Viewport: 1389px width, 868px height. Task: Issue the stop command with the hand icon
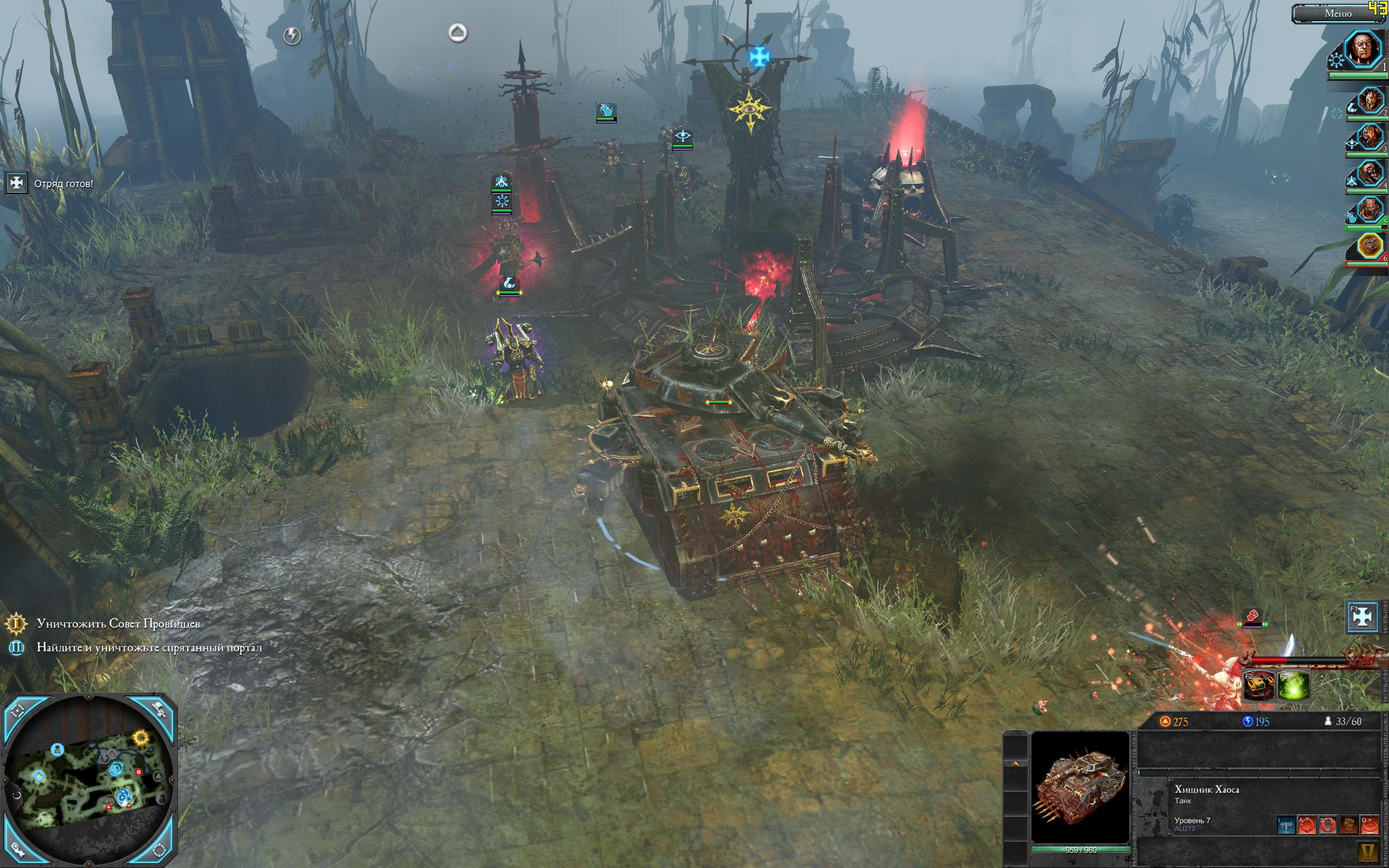[x=1328, y=826]
